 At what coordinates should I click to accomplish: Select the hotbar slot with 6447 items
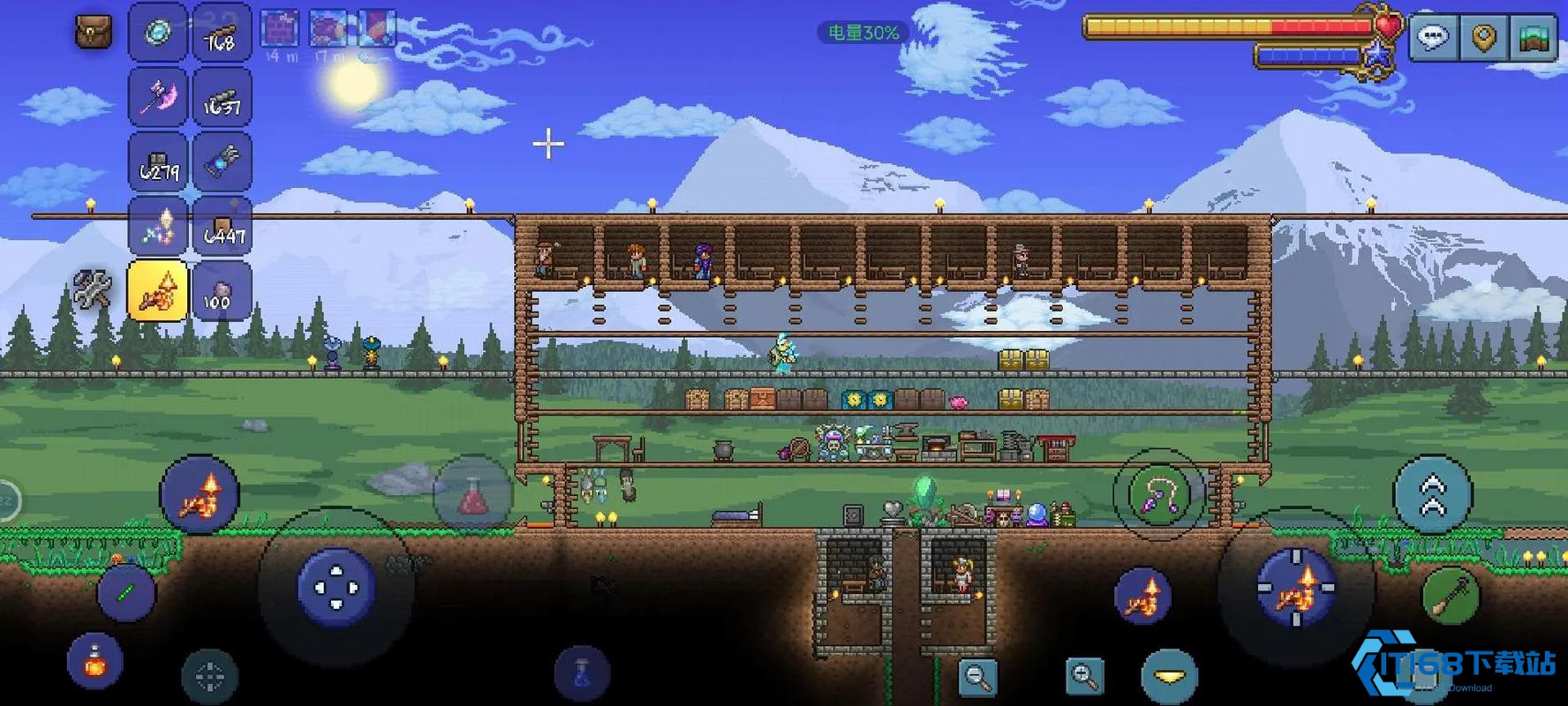coord(222,227)
